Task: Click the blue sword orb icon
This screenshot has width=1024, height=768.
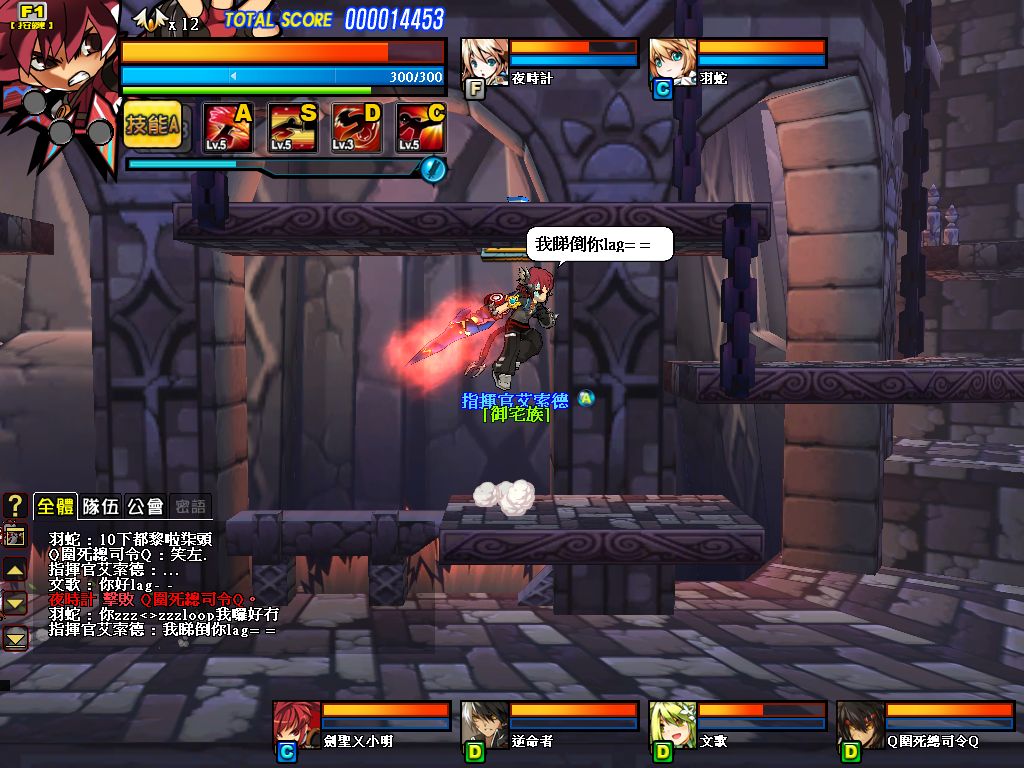Action: [x=432, y=169]
